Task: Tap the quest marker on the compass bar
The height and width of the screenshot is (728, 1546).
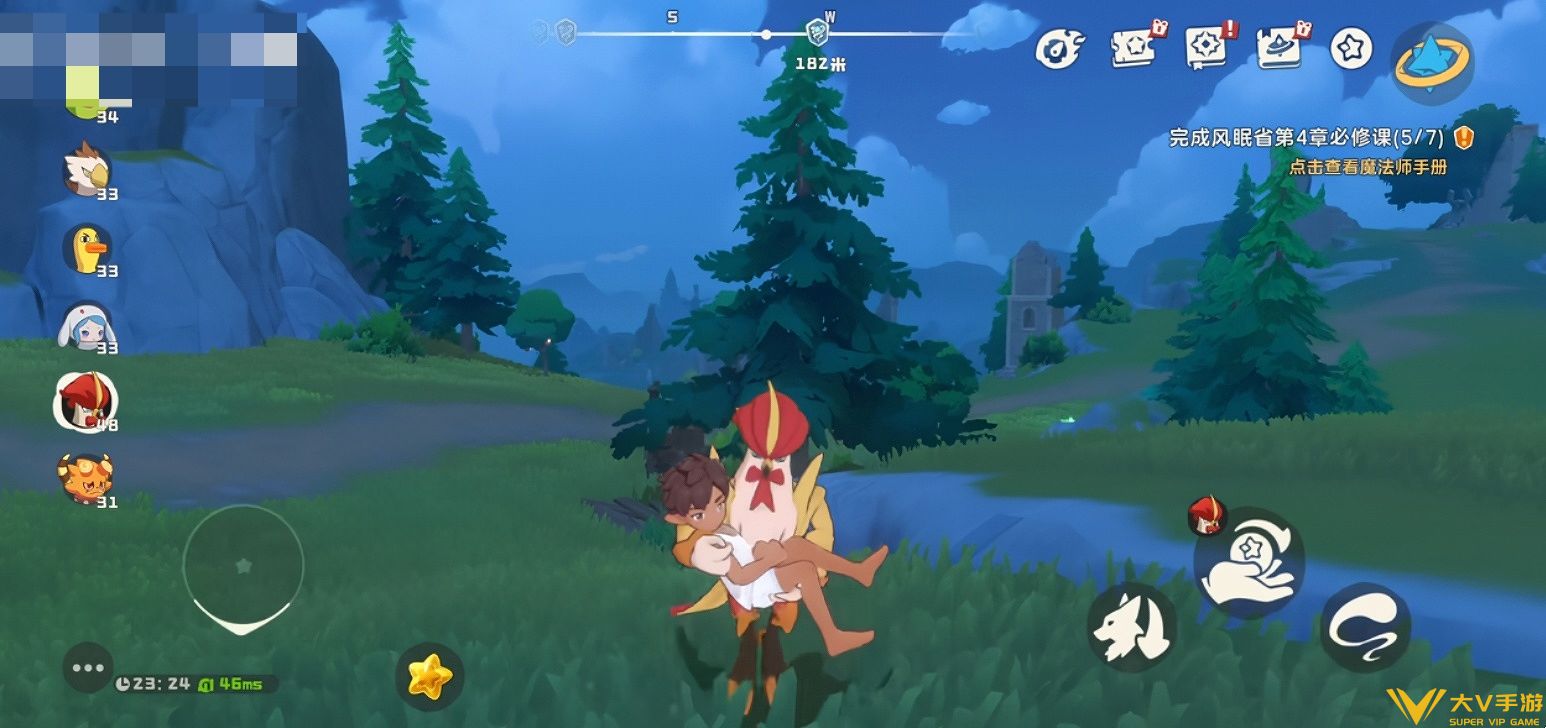Action: [817, 33]
